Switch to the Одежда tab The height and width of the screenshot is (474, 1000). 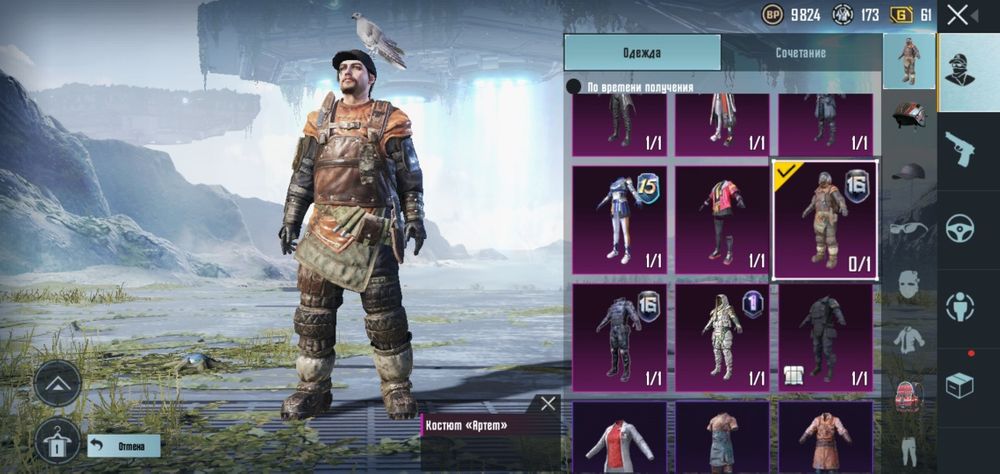[642, 53]
